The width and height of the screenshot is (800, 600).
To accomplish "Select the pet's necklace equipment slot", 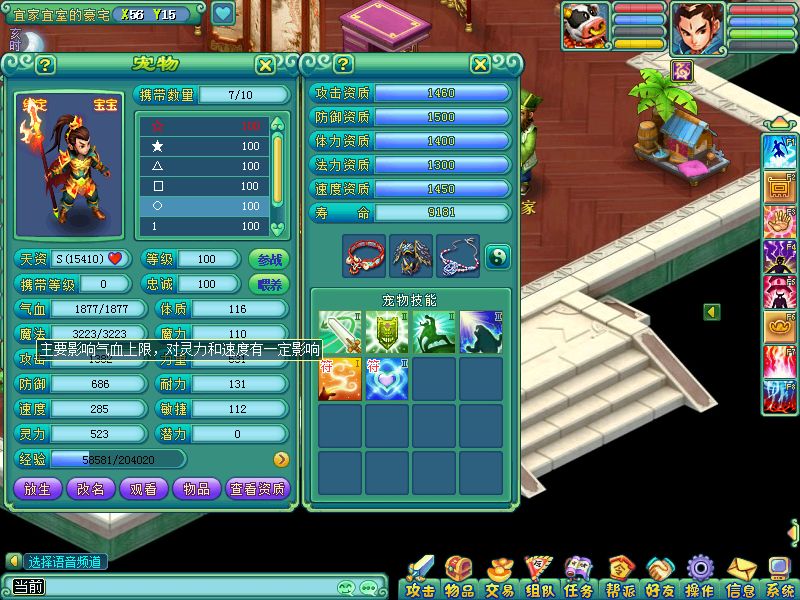I will pos(457,257).
